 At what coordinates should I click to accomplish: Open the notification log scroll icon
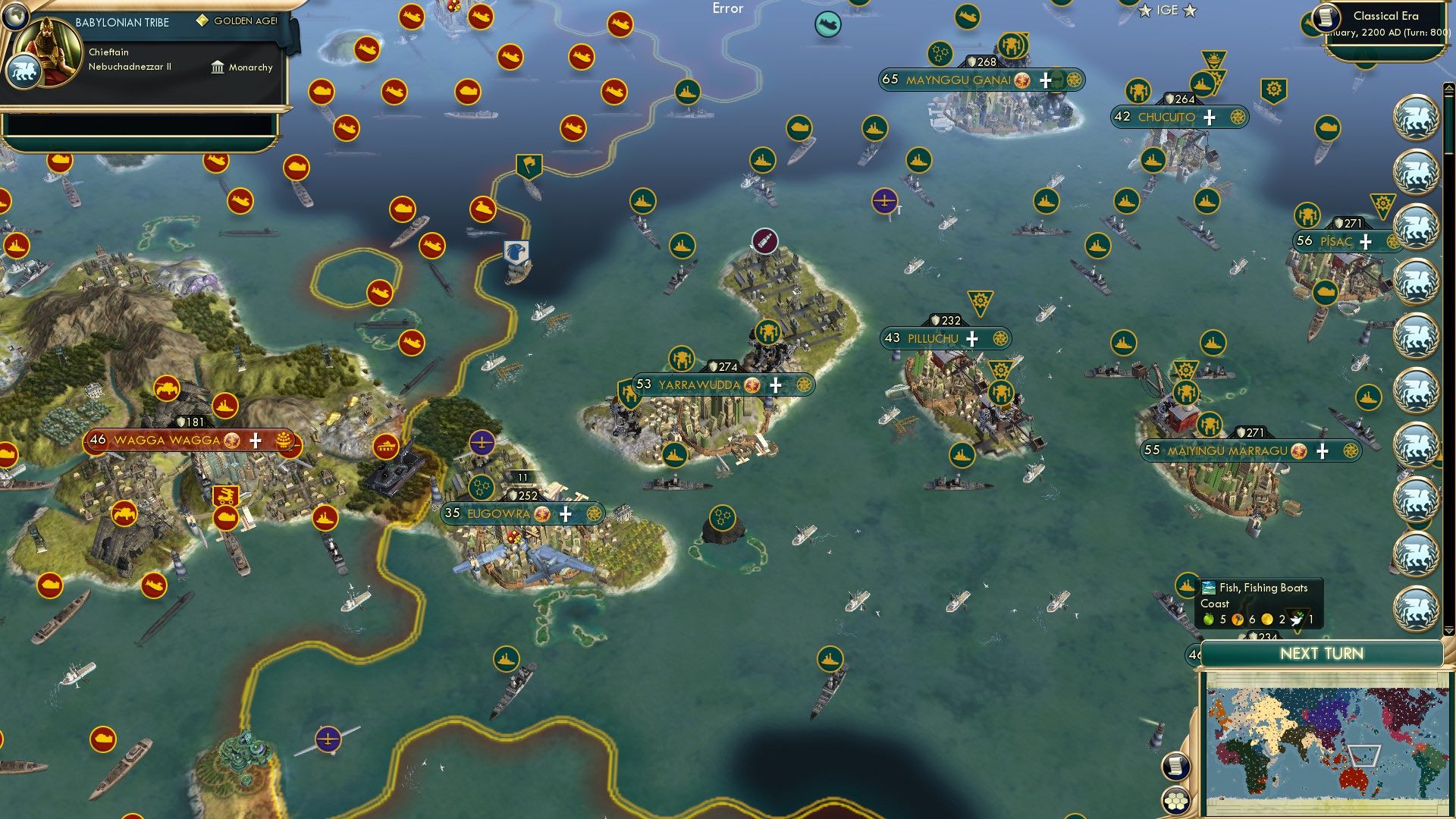1175,768
